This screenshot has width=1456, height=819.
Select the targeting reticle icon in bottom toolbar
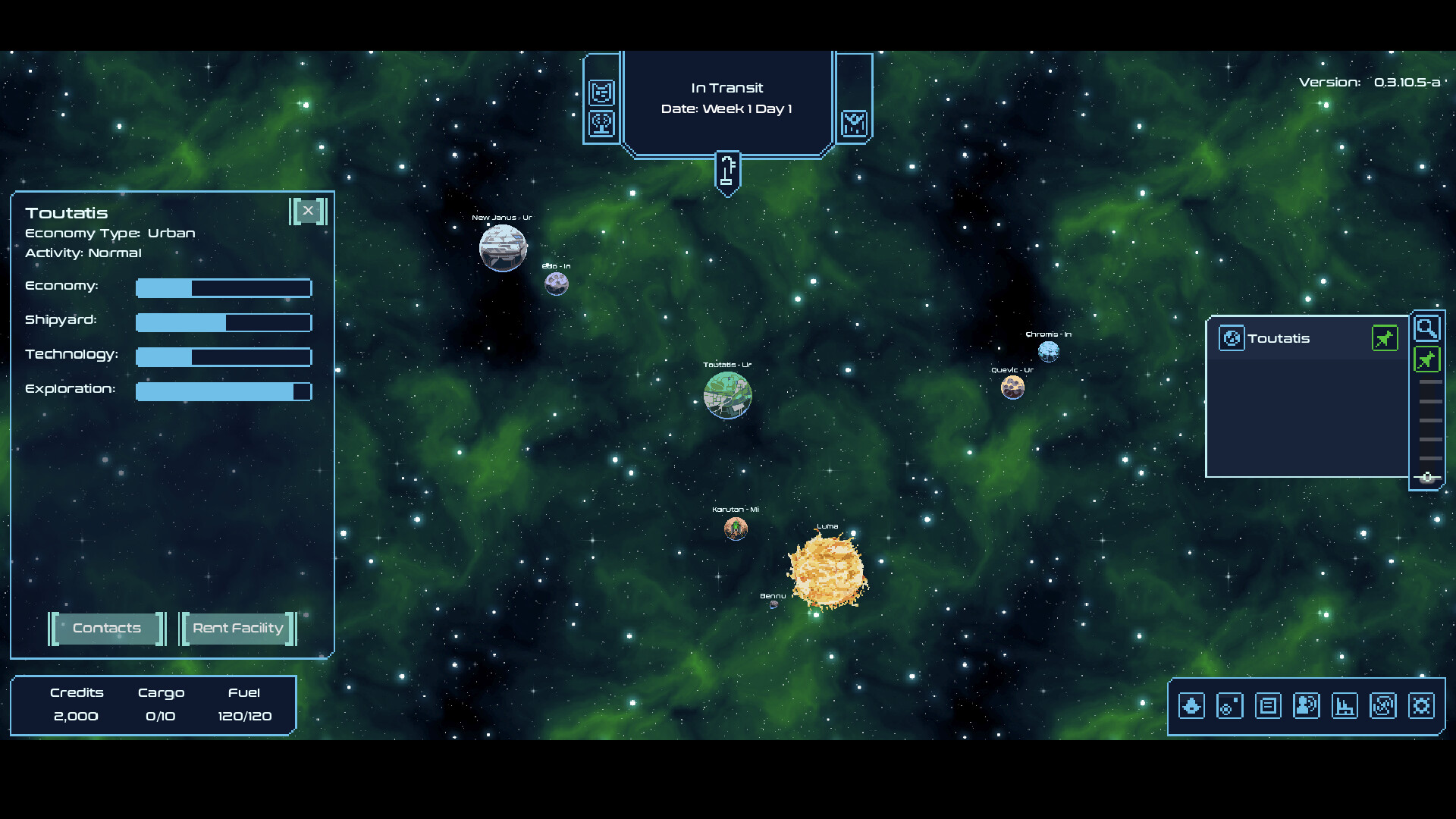(x=1229, y=705)
